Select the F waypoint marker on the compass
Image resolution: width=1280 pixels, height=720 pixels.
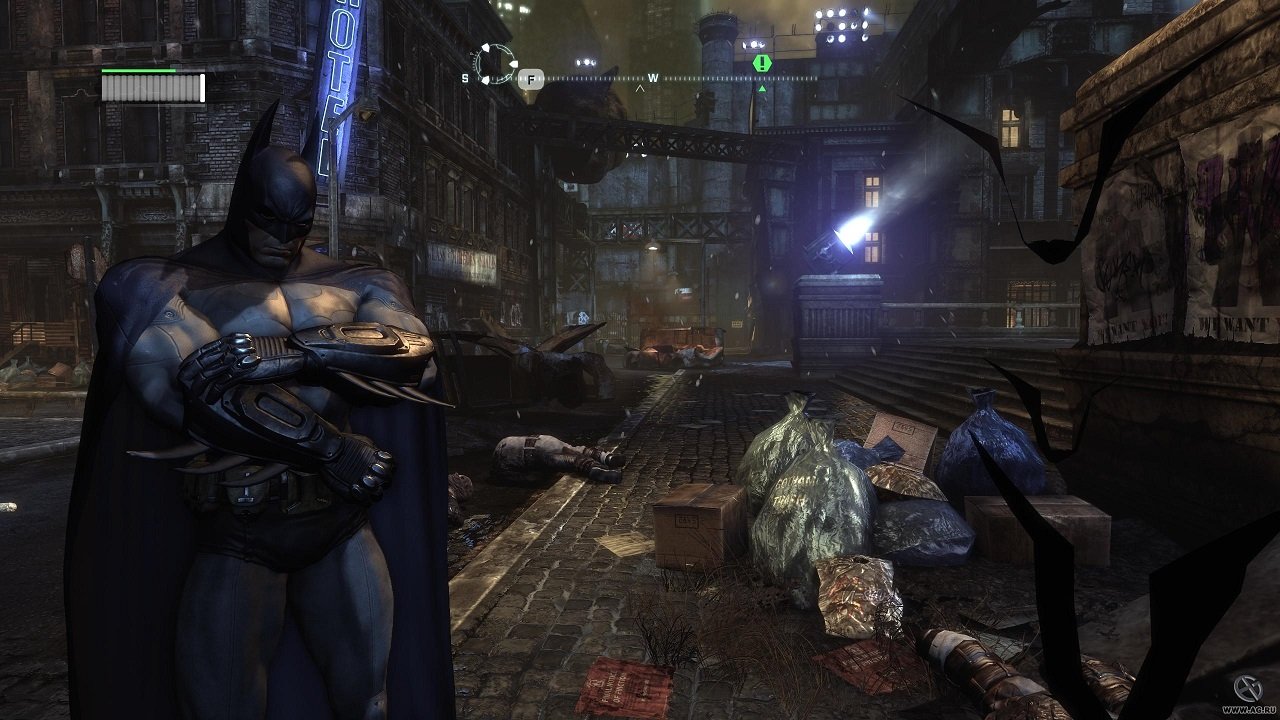point(530,78)
